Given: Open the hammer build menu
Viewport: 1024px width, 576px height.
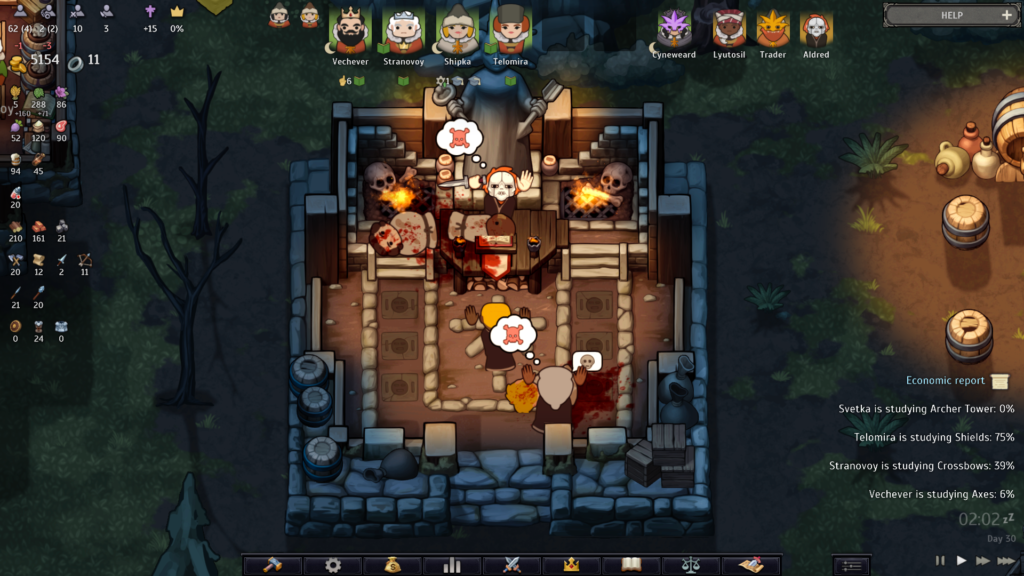Looking at the screenshot, I should [x=273, y=565].
